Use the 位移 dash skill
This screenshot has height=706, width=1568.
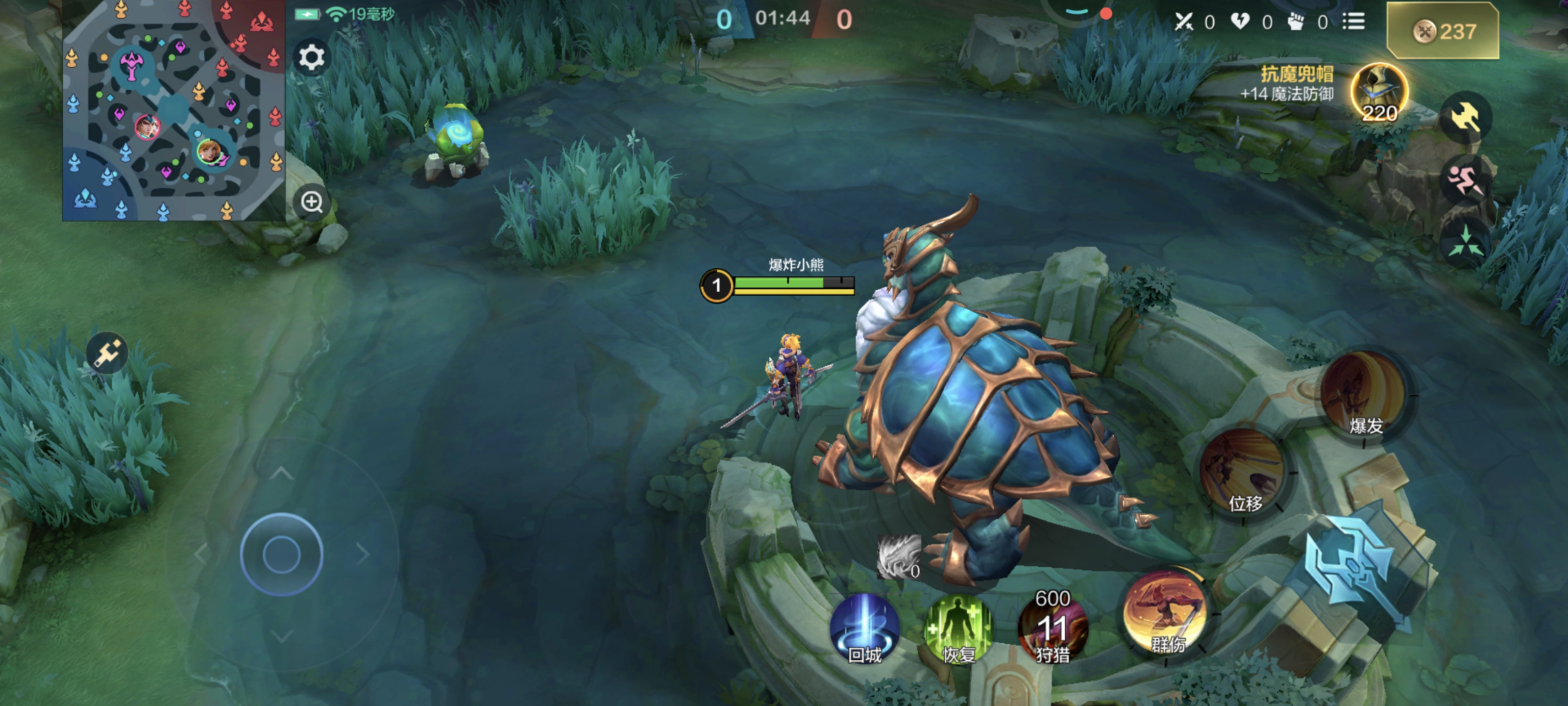pyautogui.click(x=1243, y=472)
